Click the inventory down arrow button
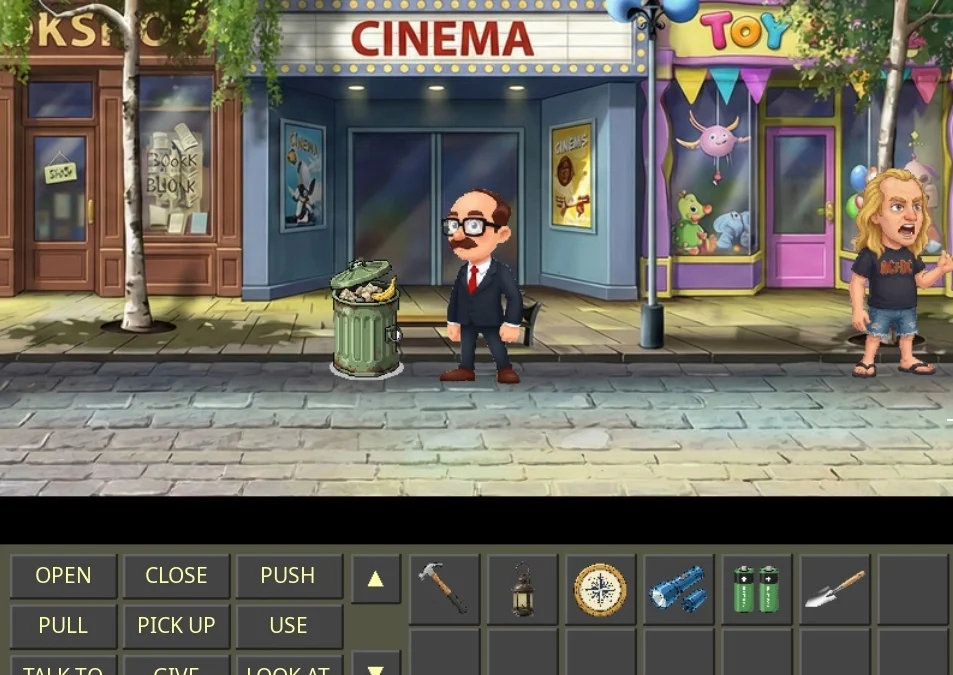 [376, 665]
